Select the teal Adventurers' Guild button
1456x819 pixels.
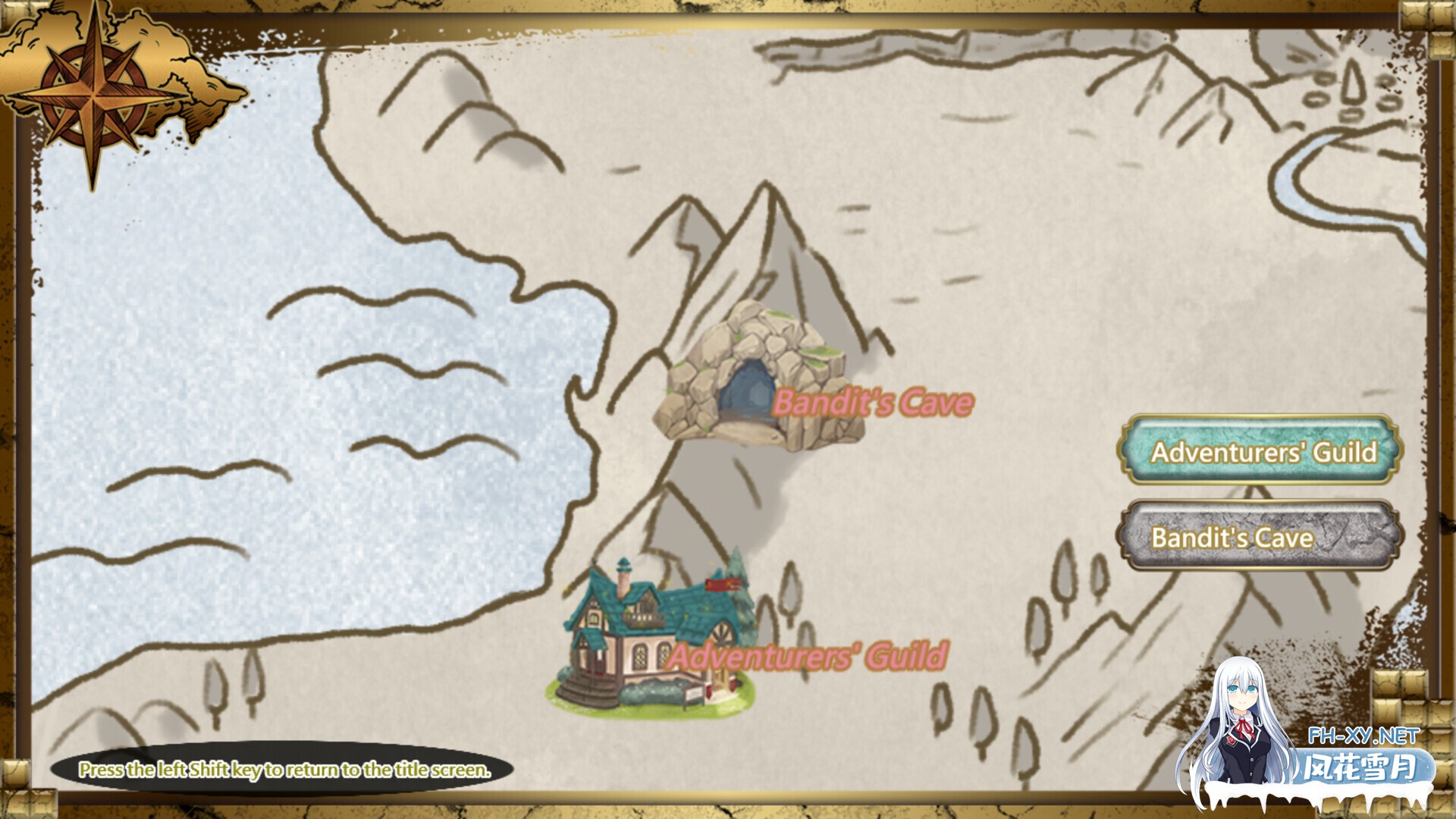tap(1262, 450)
